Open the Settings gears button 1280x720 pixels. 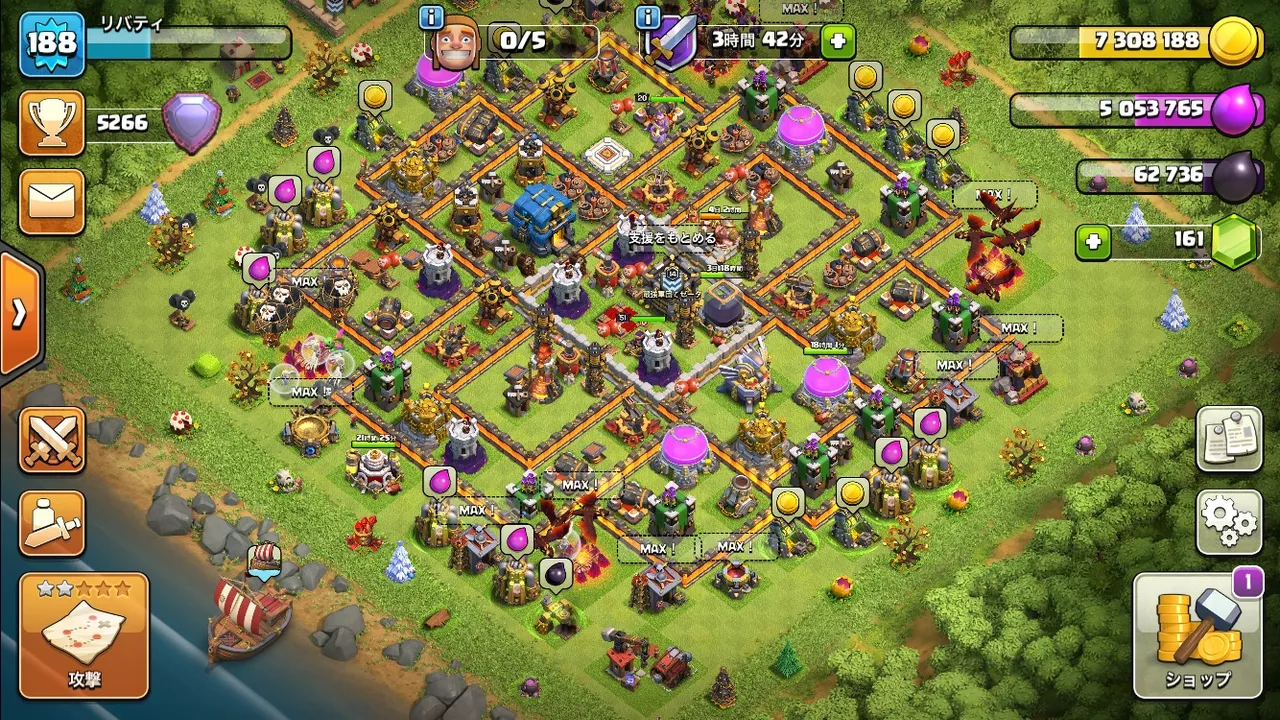click(1229, 521)
